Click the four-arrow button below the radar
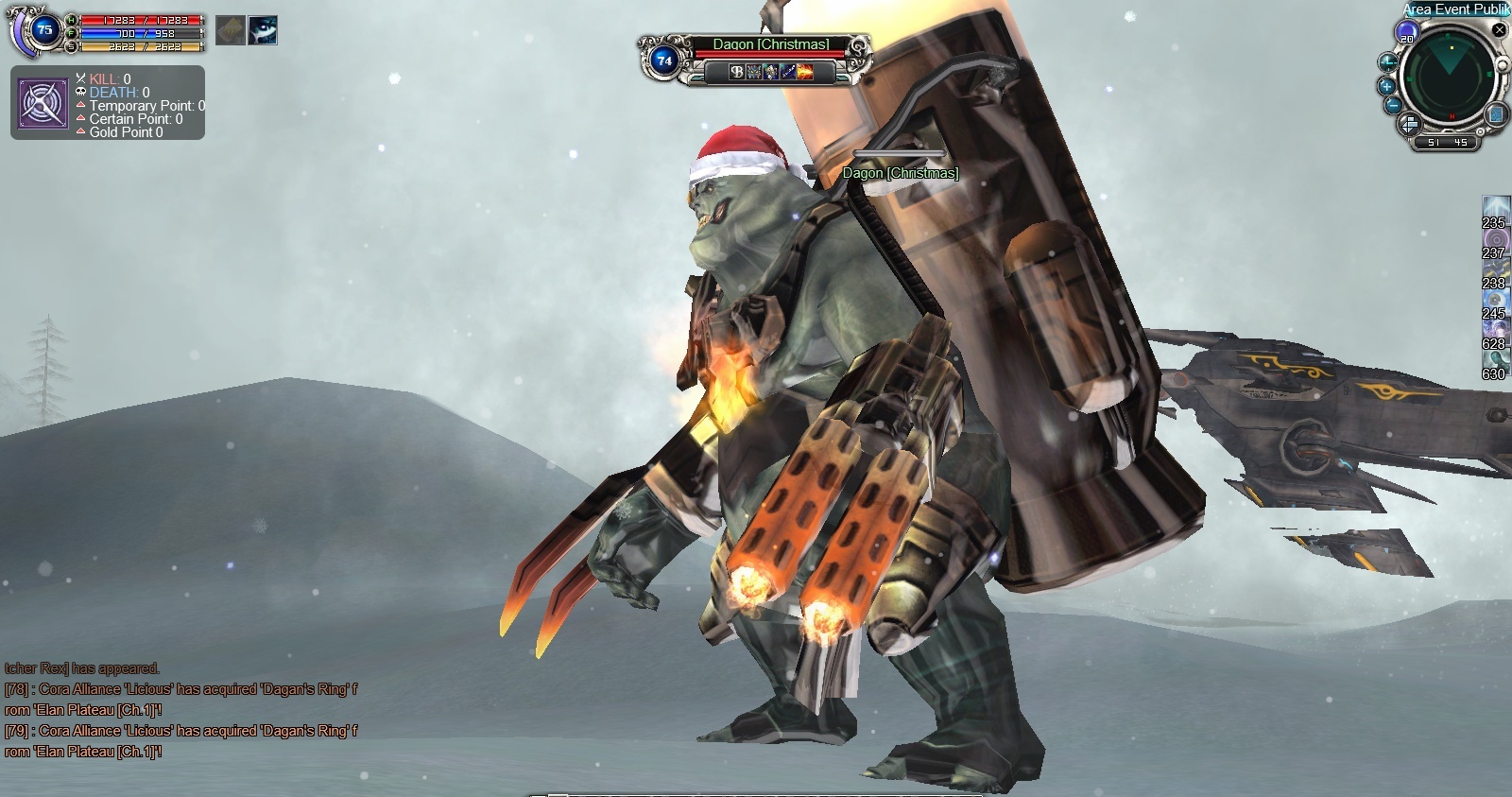Image resolution: width=1512 pixels, height=797 pixels. [1408, 124]
